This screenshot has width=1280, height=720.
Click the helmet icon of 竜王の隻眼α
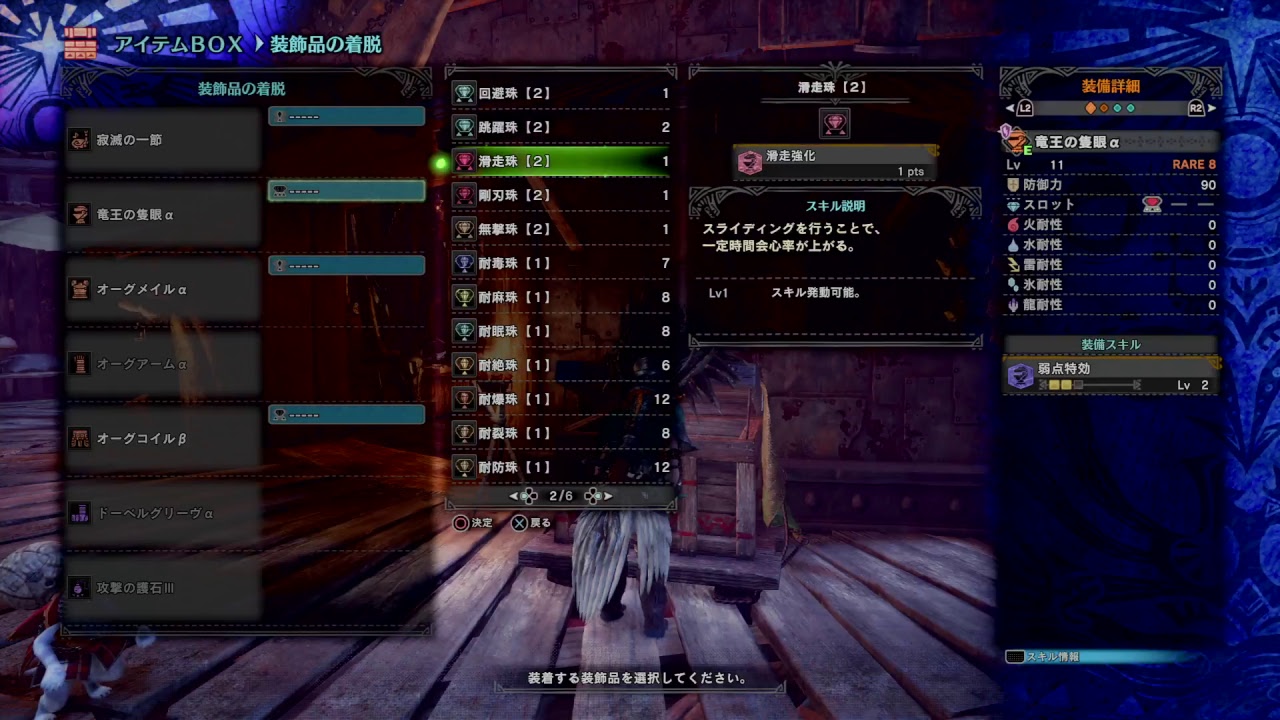[x=80, y=215]
